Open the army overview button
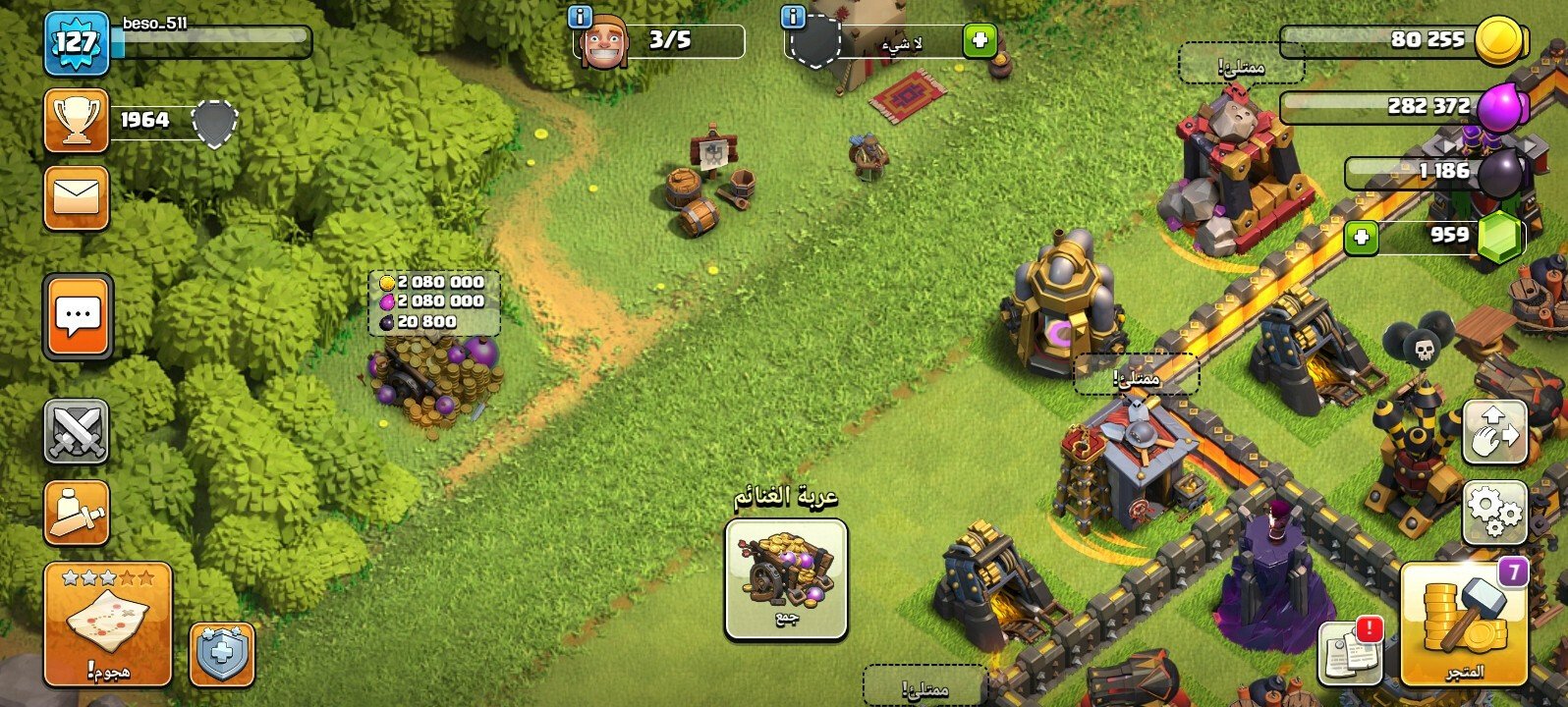This screenshot has height=707, width=1568. coord(77,513)
